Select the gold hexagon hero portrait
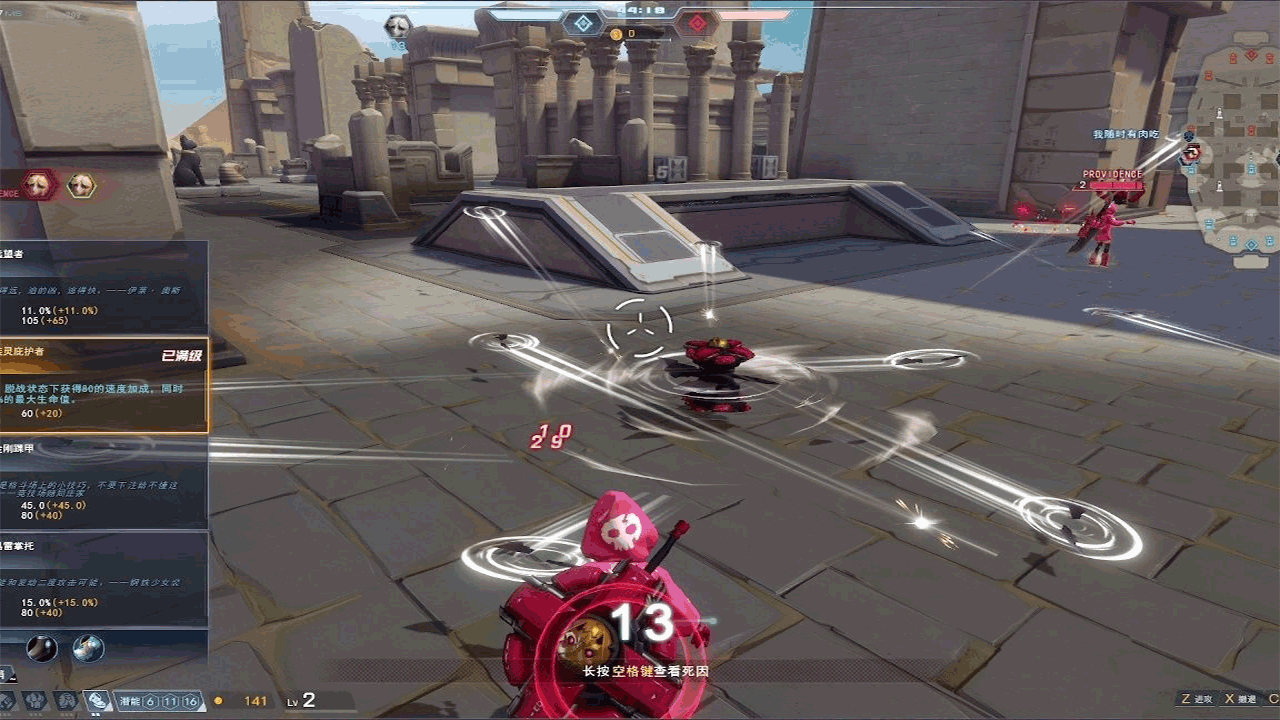 click(81, 184)
